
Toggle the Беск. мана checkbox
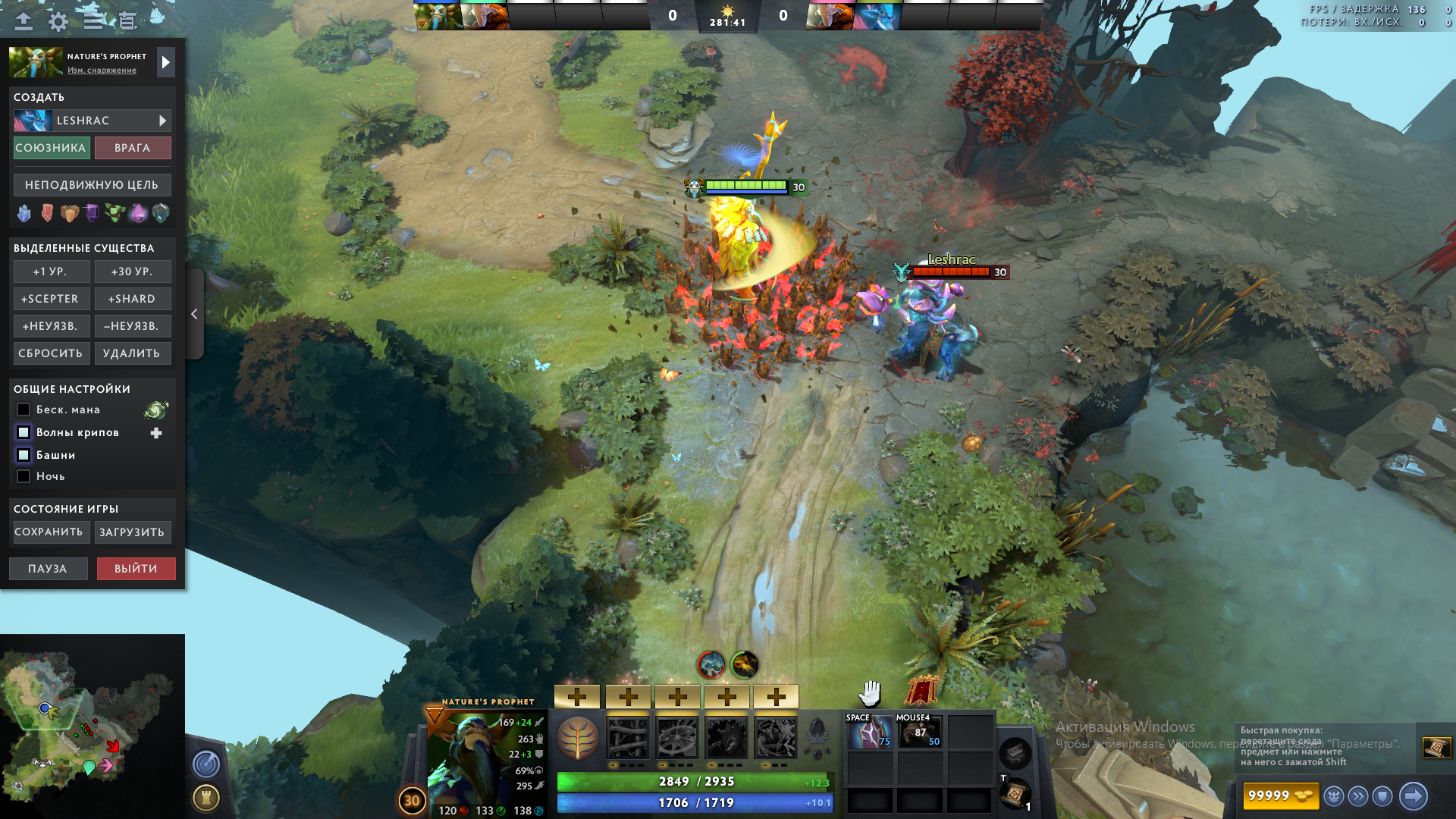coord(24,409)
